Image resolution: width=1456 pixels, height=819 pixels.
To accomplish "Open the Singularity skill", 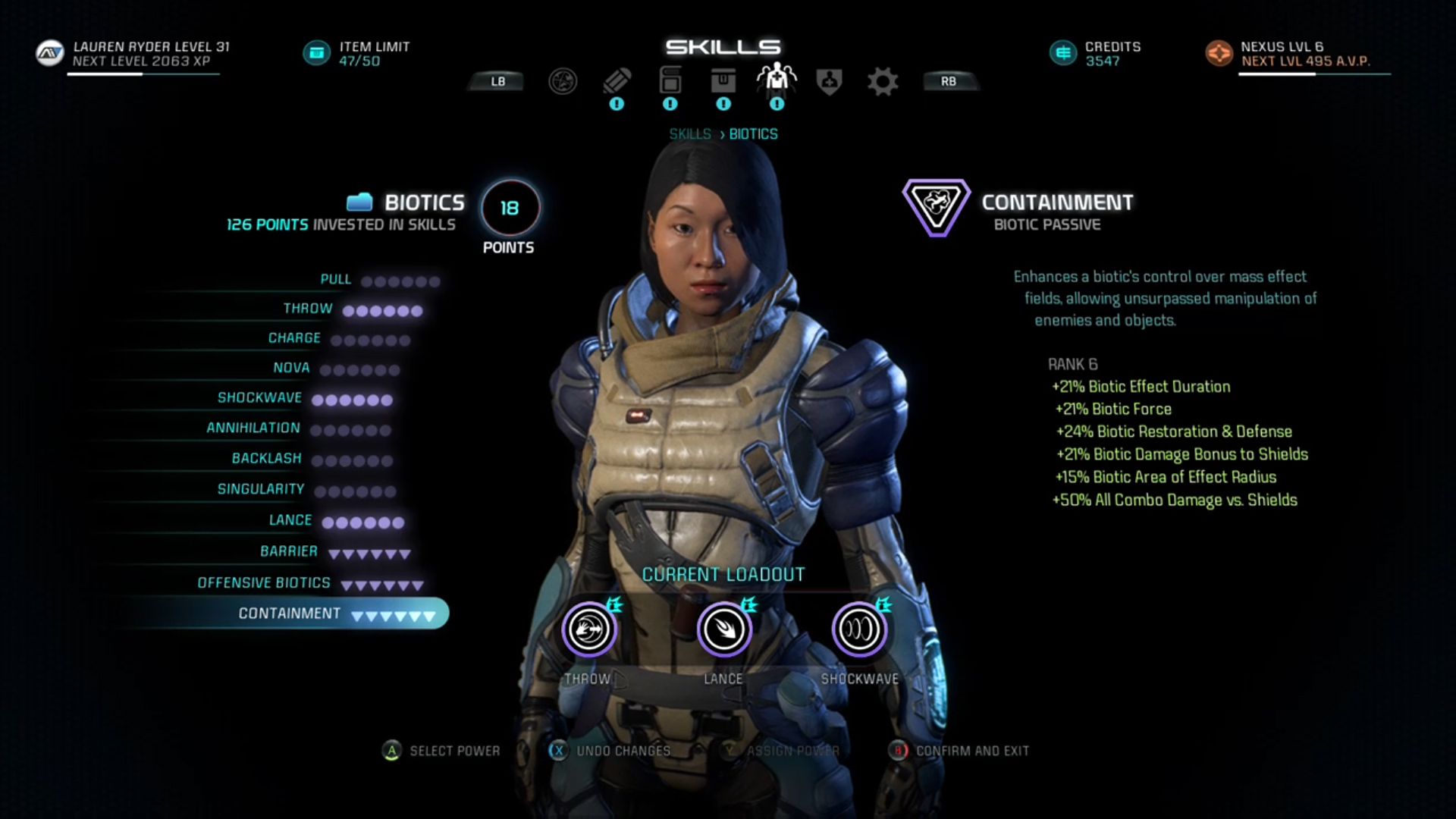I will coord(261,490).
